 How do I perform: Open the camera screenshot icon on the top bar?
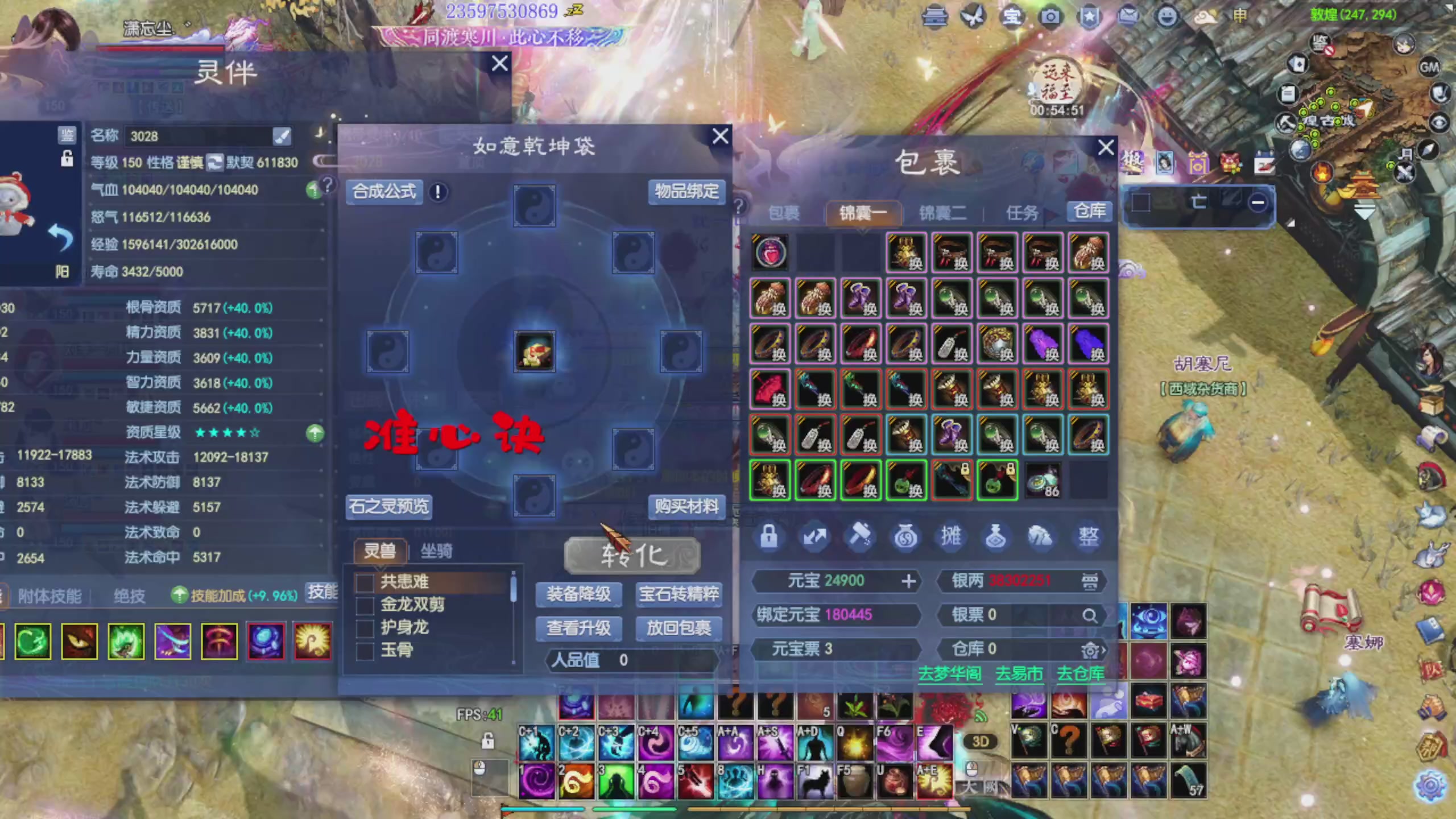(1052, 17)
